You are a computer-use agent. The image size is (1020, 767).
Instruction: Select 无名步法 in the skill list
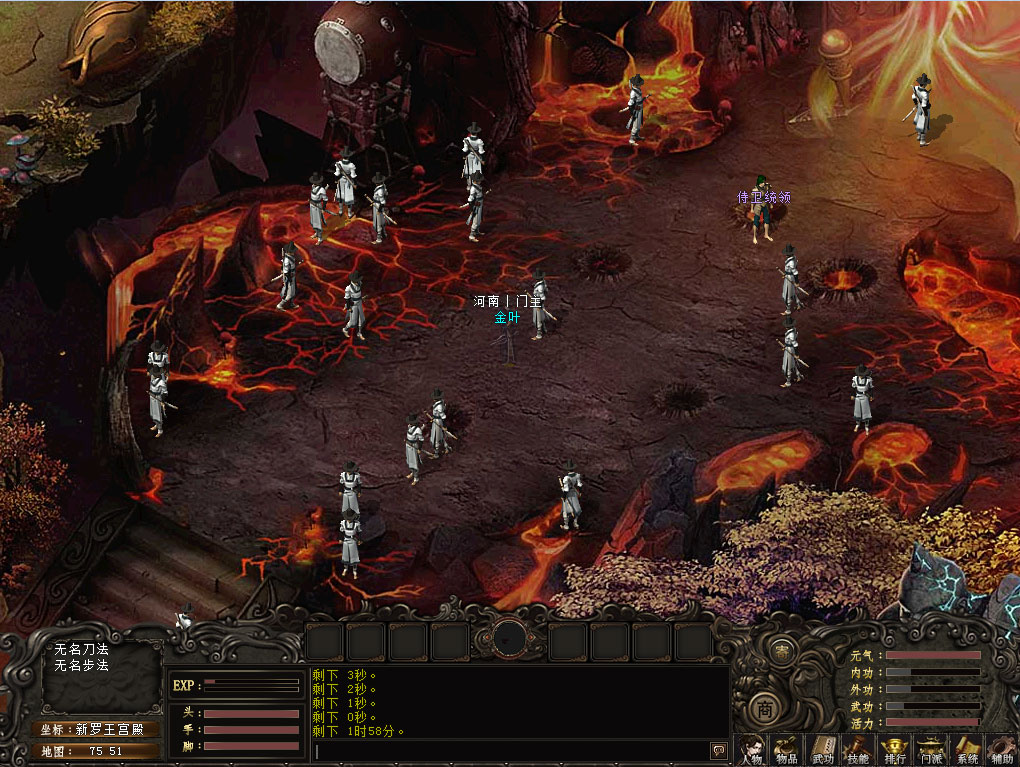(x=82, y=666)
